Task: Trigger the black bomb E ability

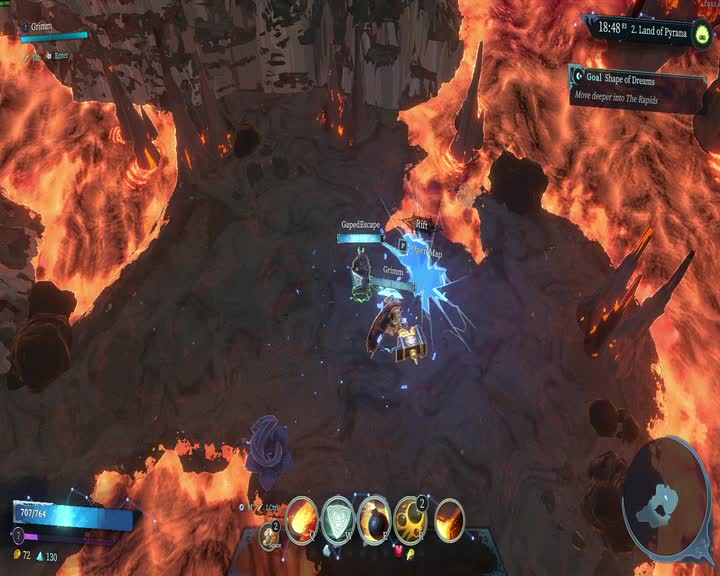Action: tap(374, 520)
